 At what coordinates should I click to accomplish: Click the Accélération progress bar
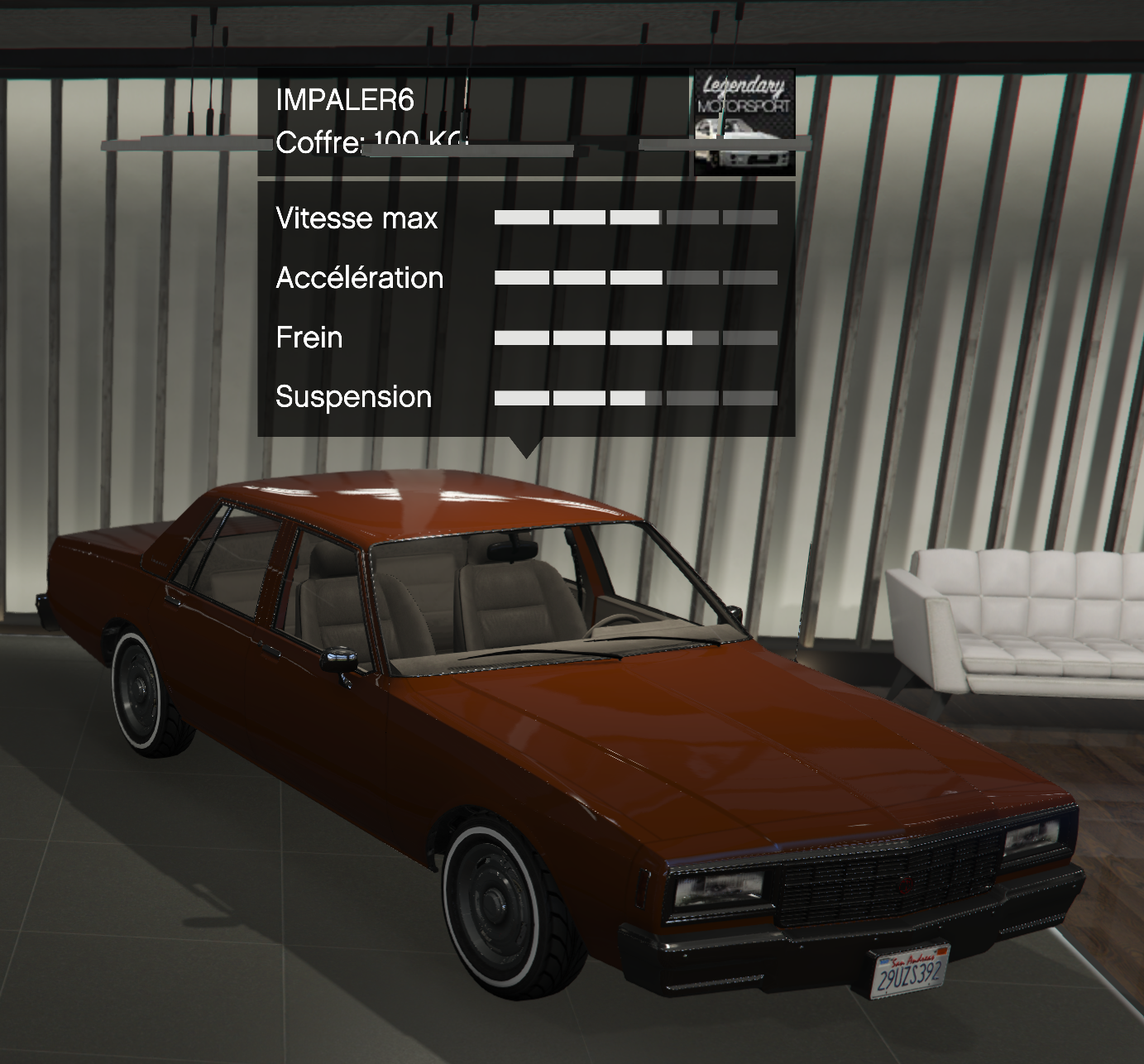click(637, 276)
